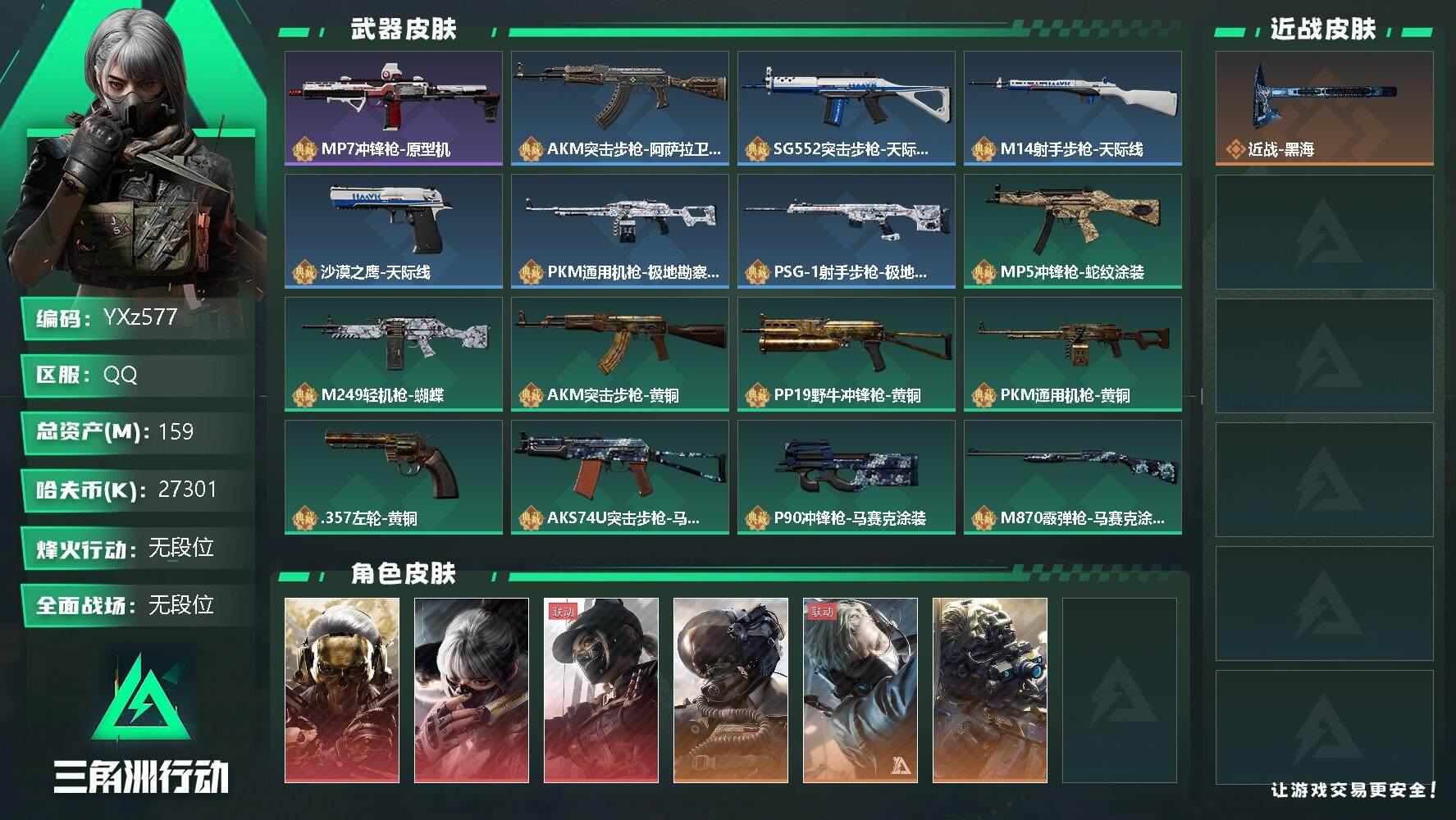Image resolution: width=1456 pixels, height=820 pixels.
Task: Click the 典藏 badge on M249轻机枪-蝴蝶
Action: (x=304, y=395)
